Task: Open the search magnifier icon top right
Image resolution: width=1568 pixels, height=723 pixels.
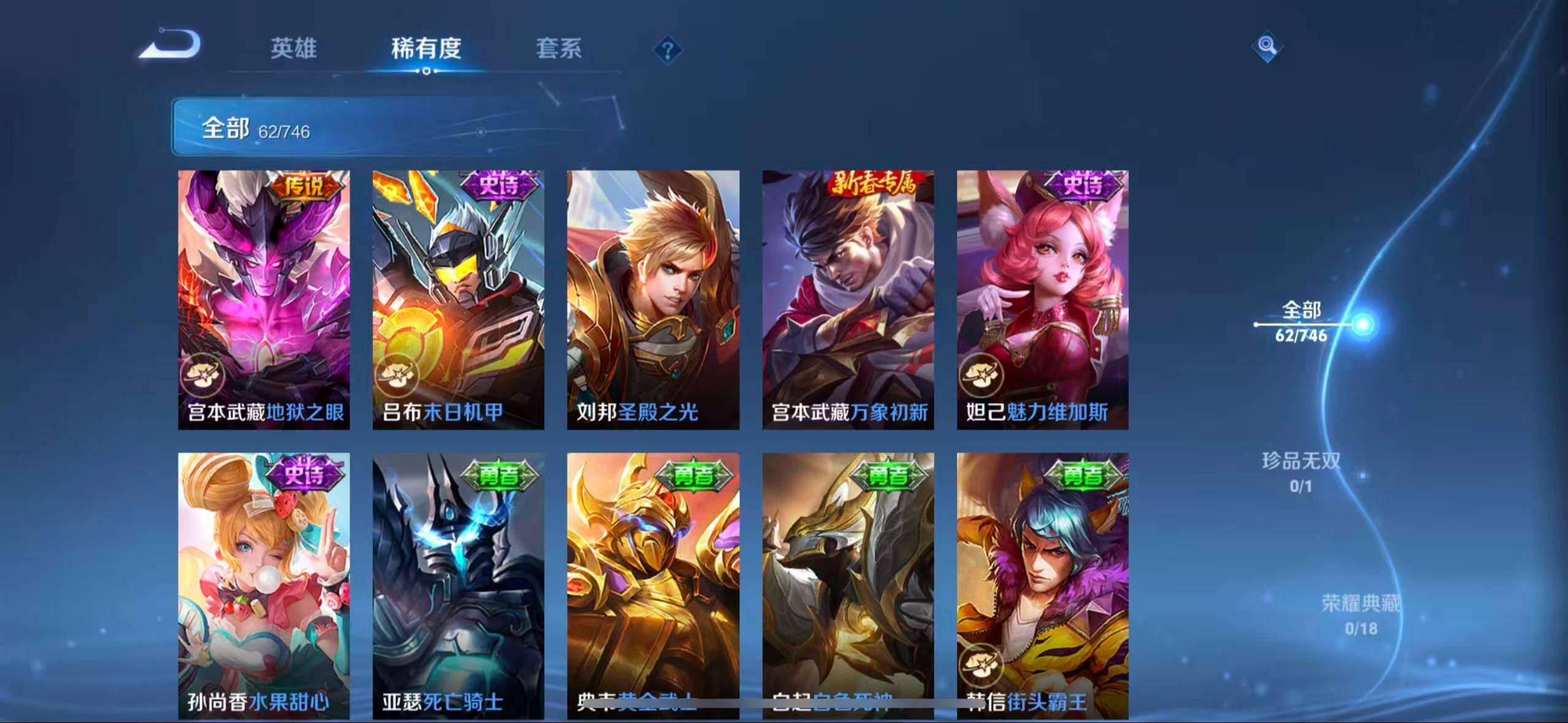Action: [1268, 46]
